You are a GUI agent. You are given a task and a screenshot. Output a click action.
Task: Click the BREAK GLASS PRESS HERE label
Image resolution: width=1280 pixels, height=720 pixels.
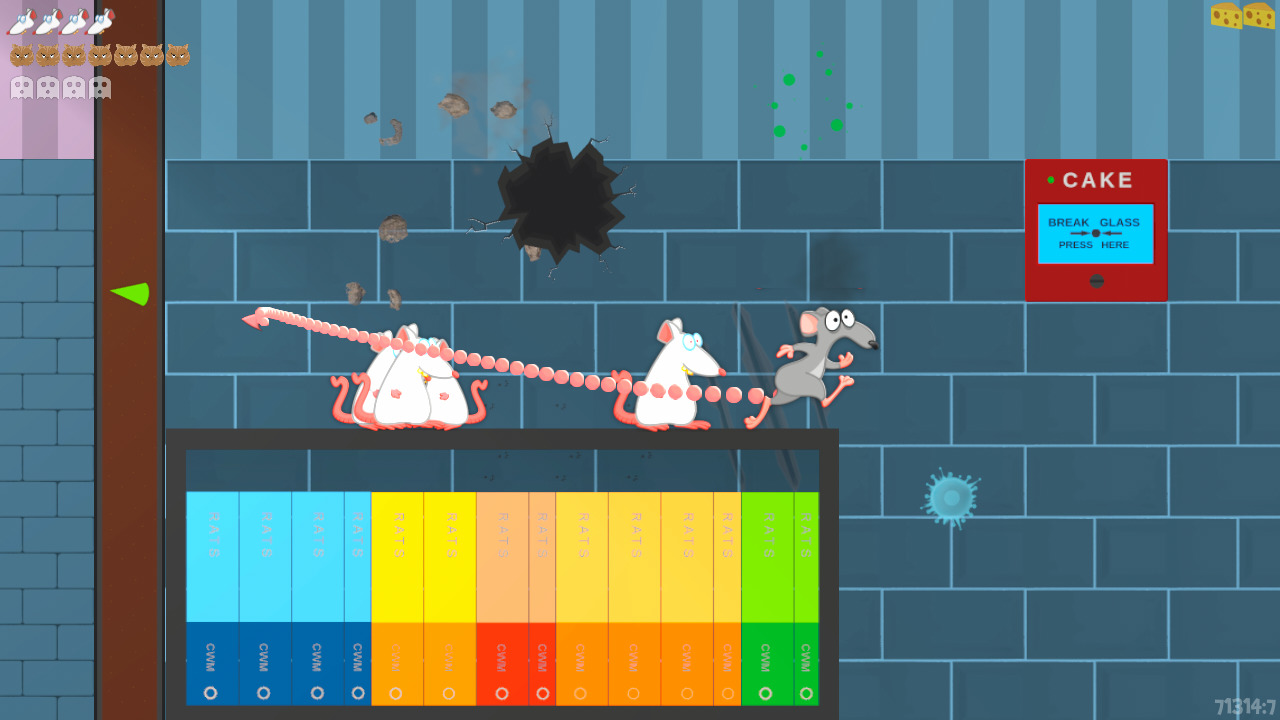[1096, 233]
